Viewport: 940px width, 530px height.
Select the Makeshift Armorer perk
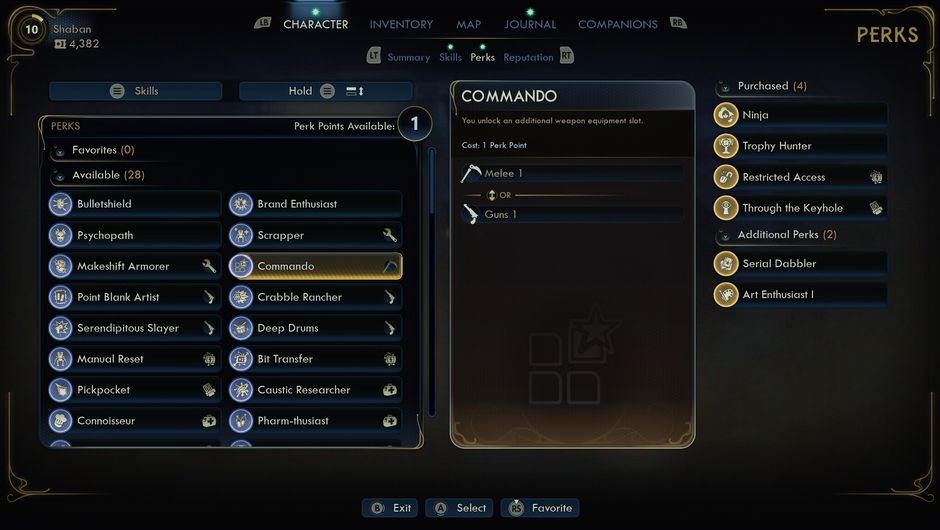(x=135, y=266)
